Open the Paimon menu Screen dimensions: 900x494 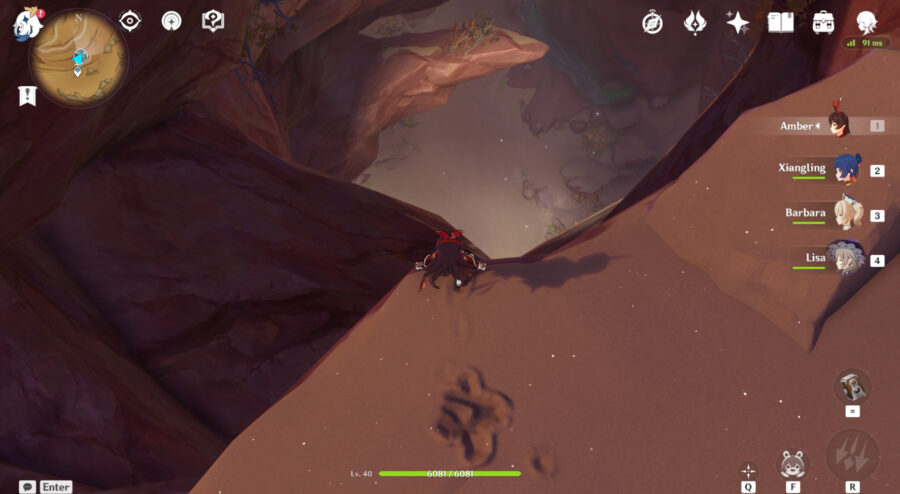click(24, 24)
